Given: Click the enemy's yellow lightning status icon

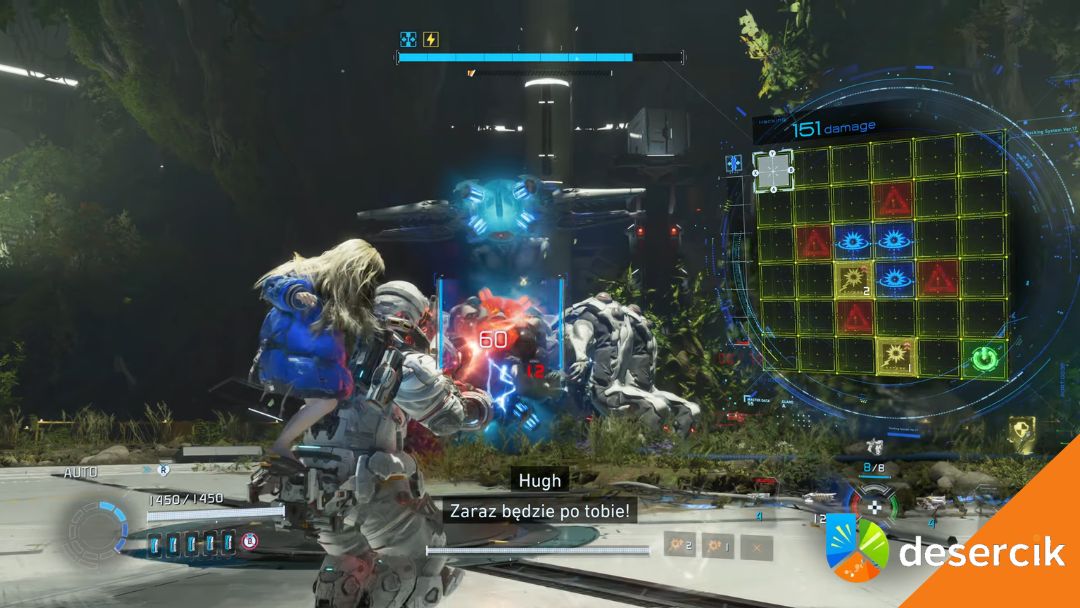Looking at the screenshot, I should pos(431,40).
